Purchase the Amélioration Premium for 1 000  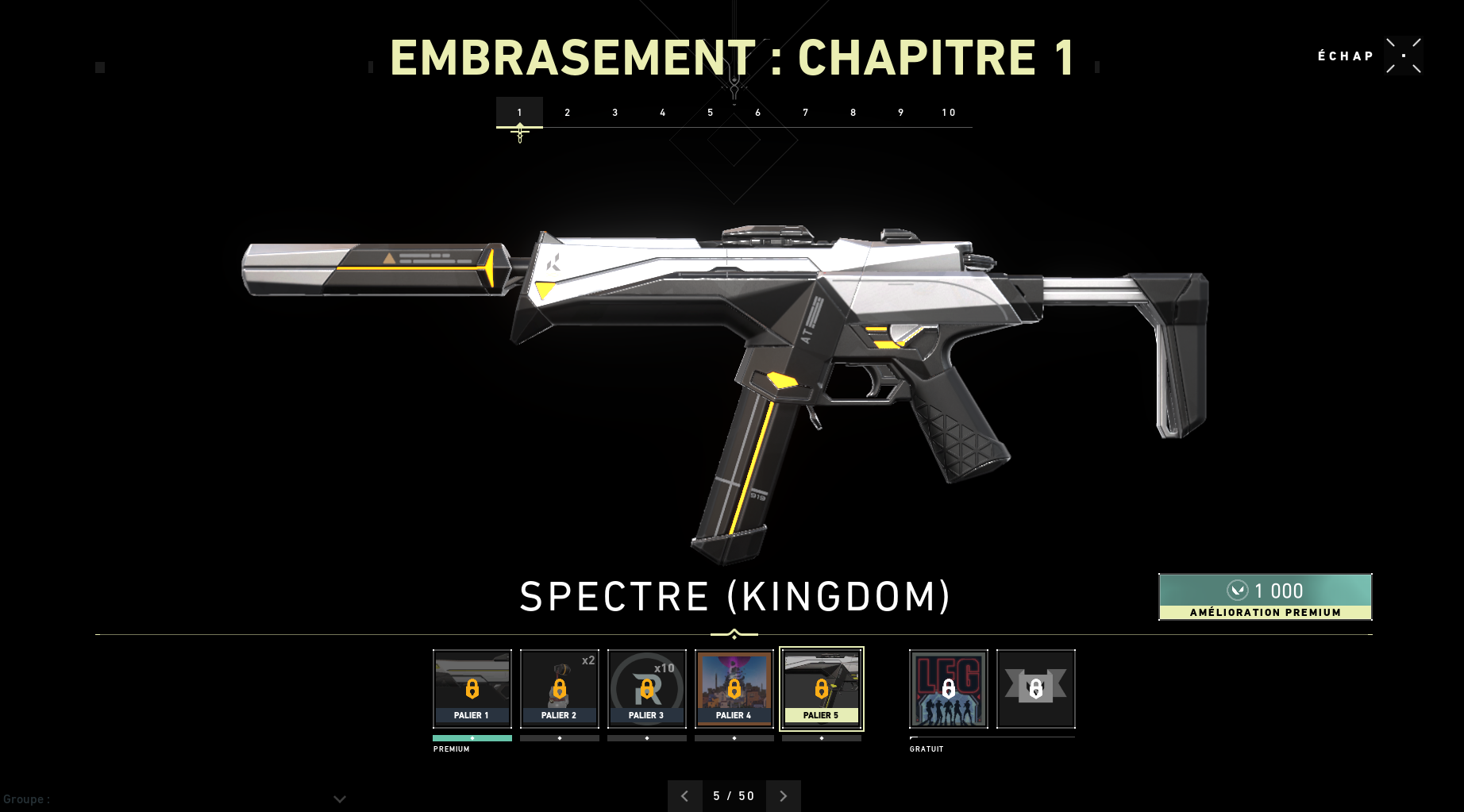pyautogui.click(x=1265, y=596)
